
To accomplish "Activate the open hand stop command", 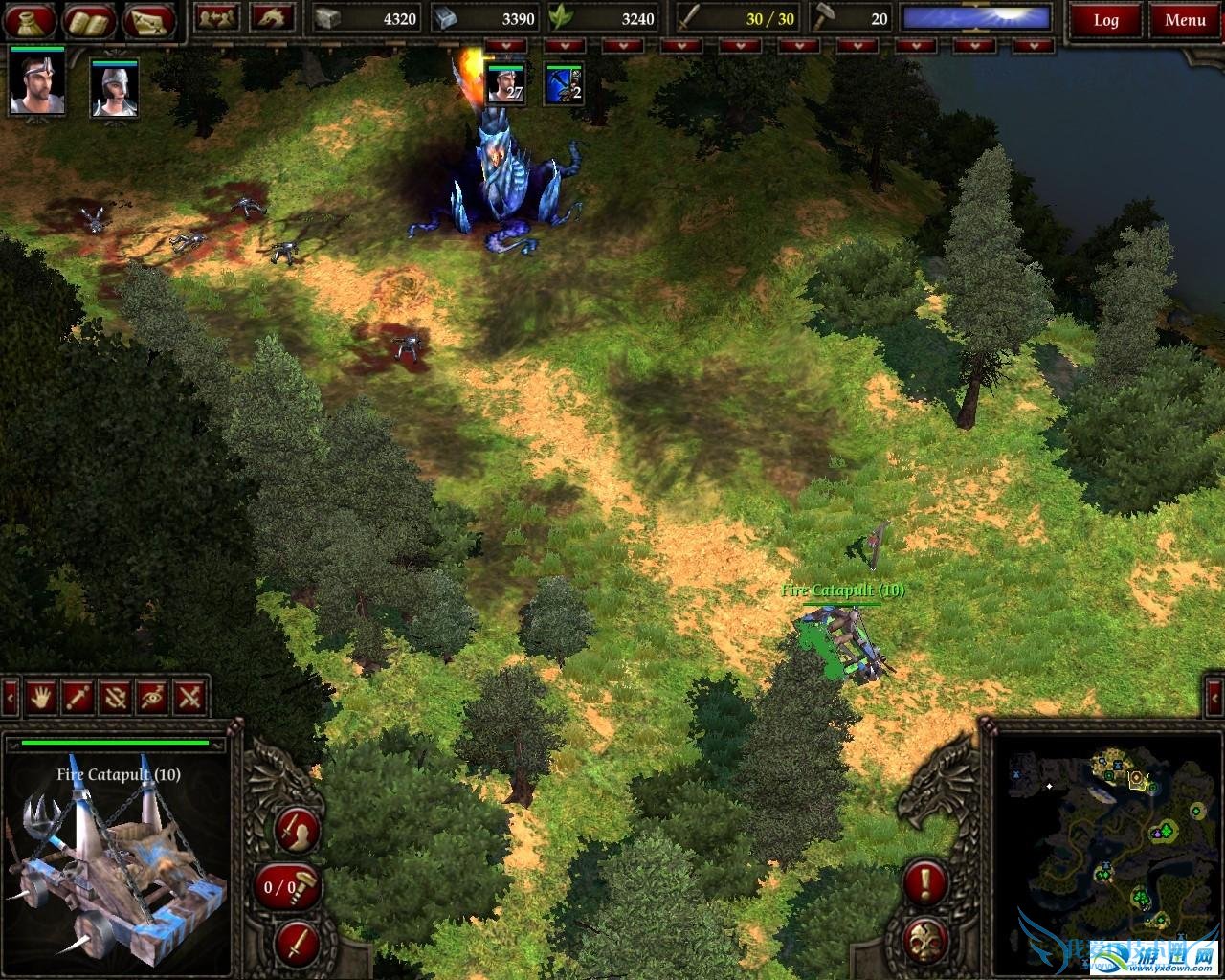I will coord(41,697).
